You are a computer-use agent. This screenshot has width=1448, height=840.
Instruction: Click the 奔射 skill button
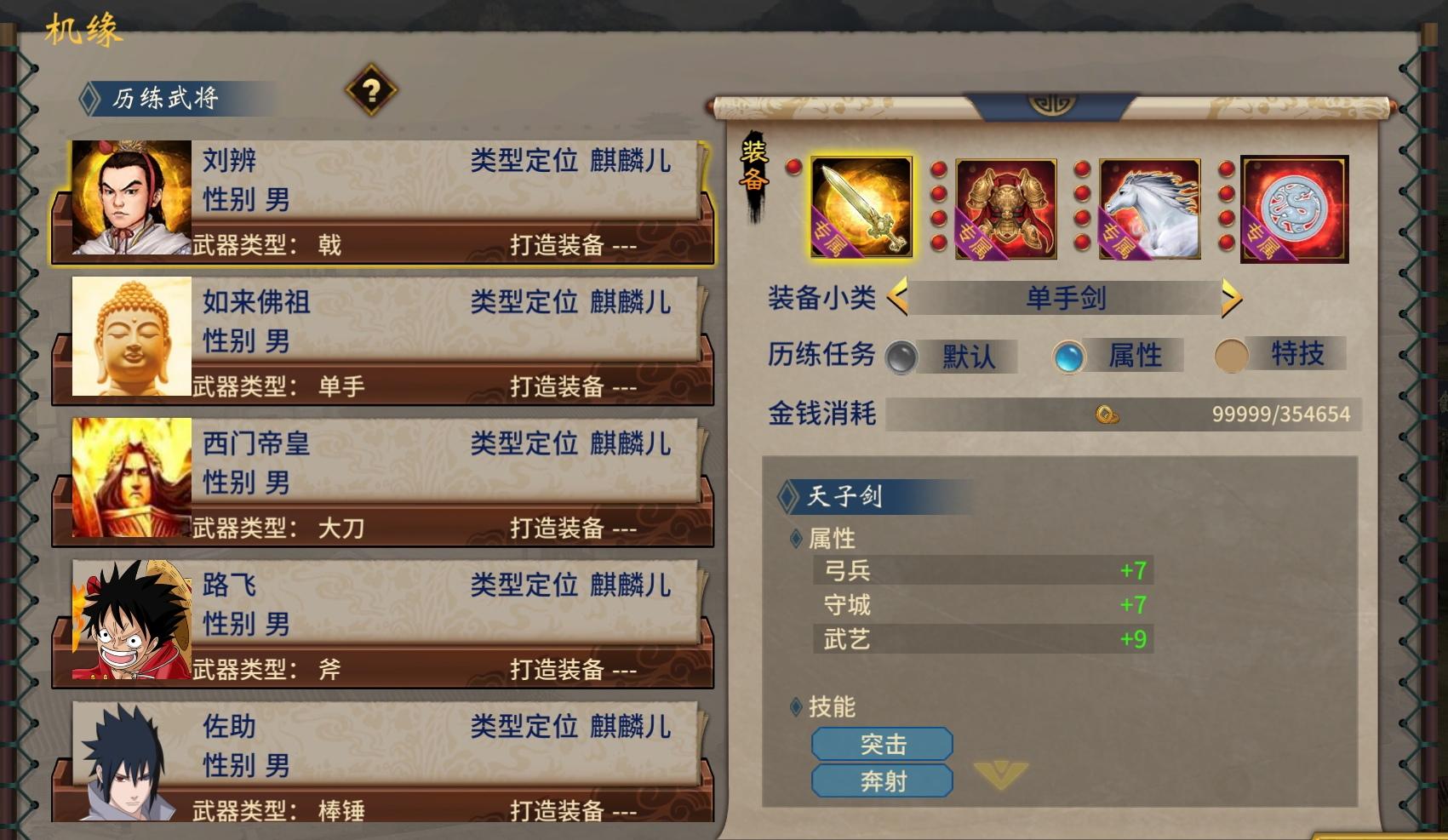883,780
